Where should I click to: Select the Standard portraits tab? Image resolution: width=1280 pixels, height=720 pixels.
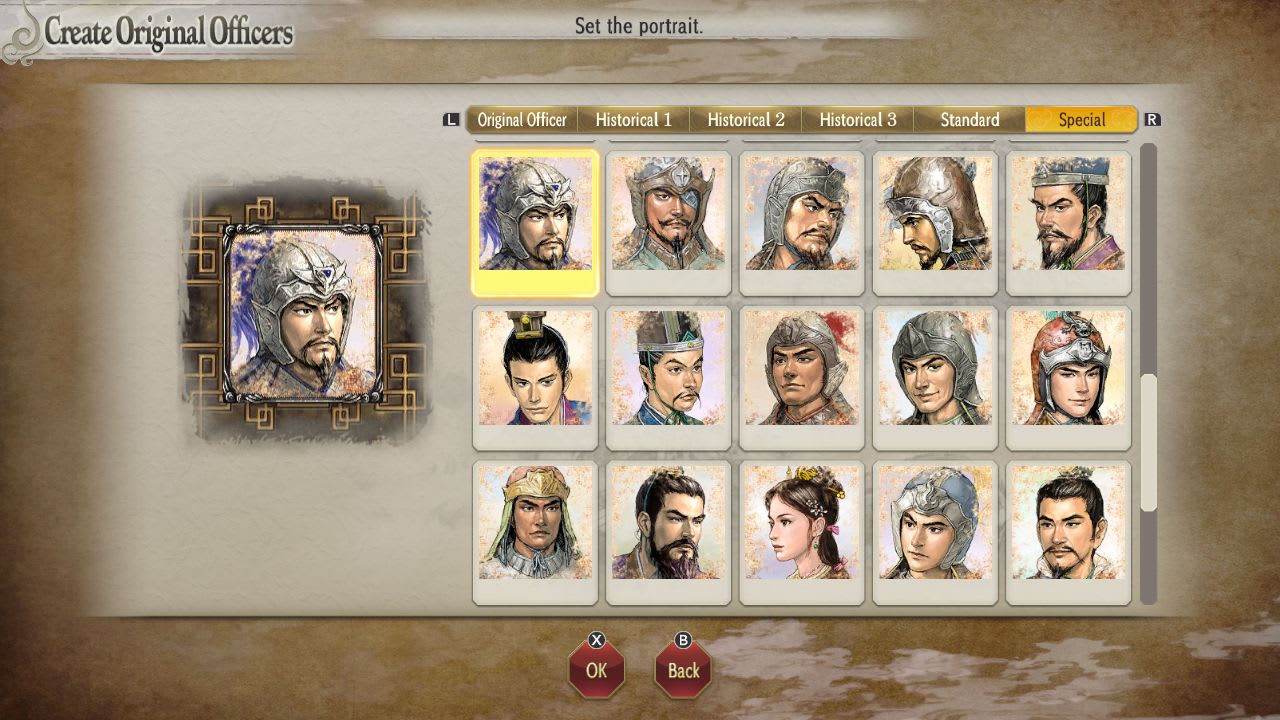968,119
